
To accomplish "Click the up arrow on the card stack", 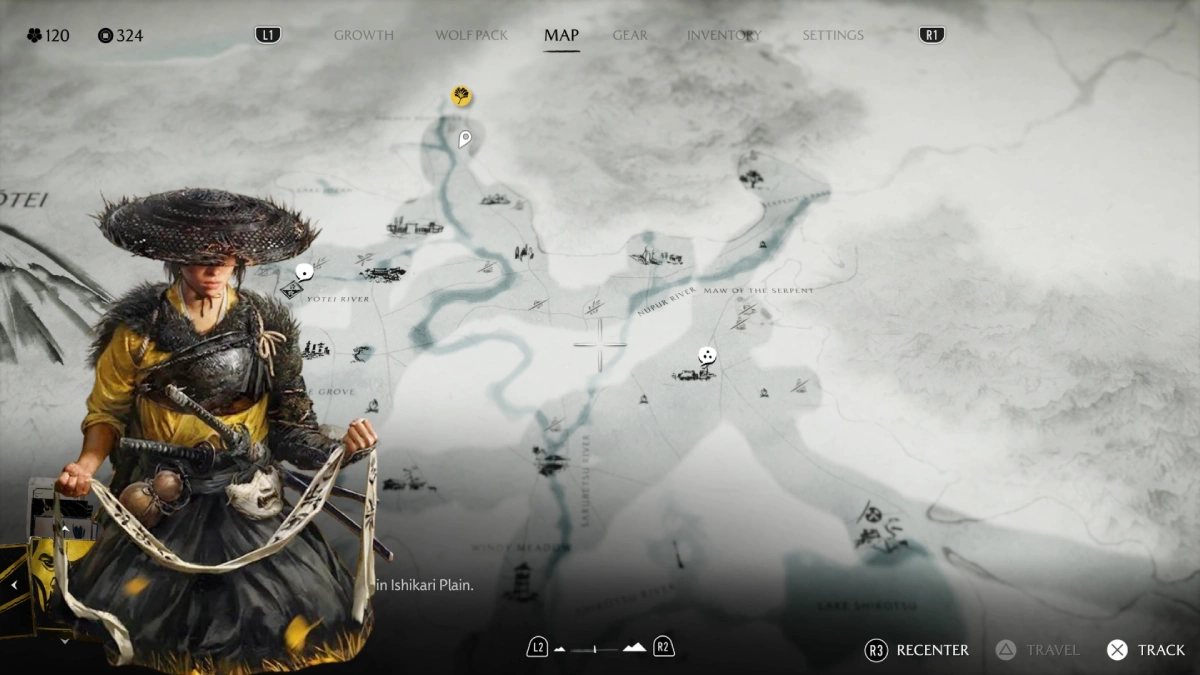I will 65,527.
